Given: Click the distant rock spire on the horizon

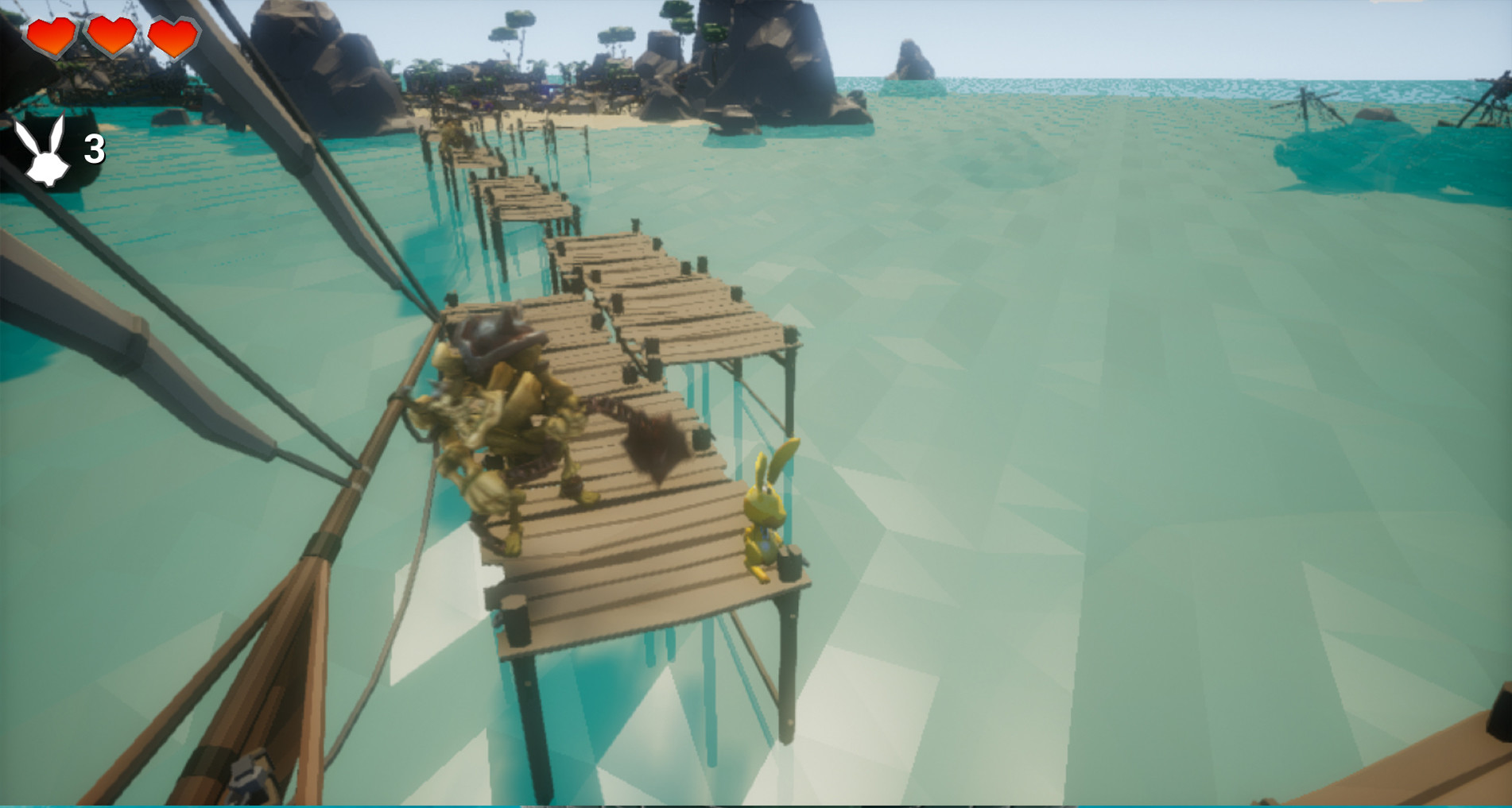Looking at the screenshot, I should (x=914, y=60).
